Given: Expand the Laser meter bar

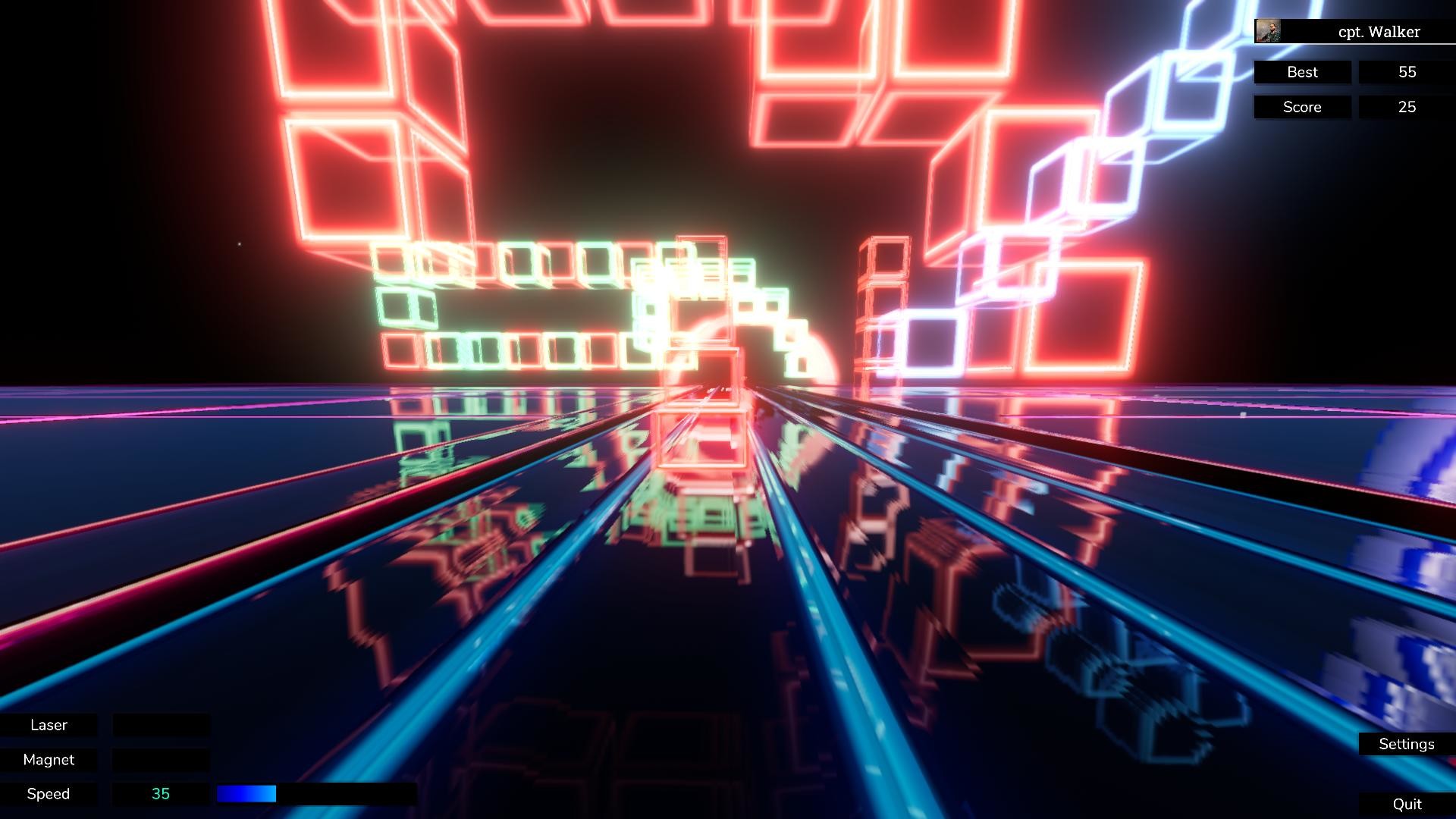Looking at the screenshot, I should [161, 725].
